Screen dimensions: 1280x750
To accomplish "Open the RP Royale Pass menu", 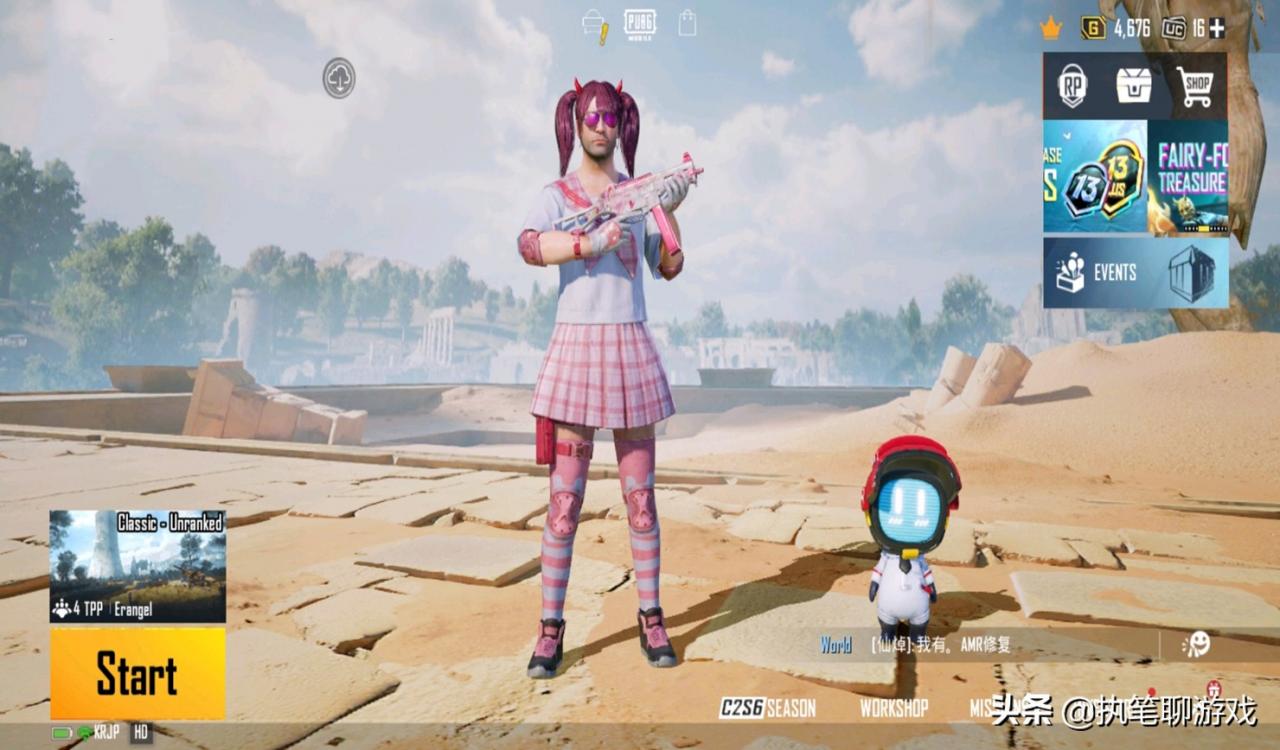I will pyautogui.click(x=1072, y=86).
